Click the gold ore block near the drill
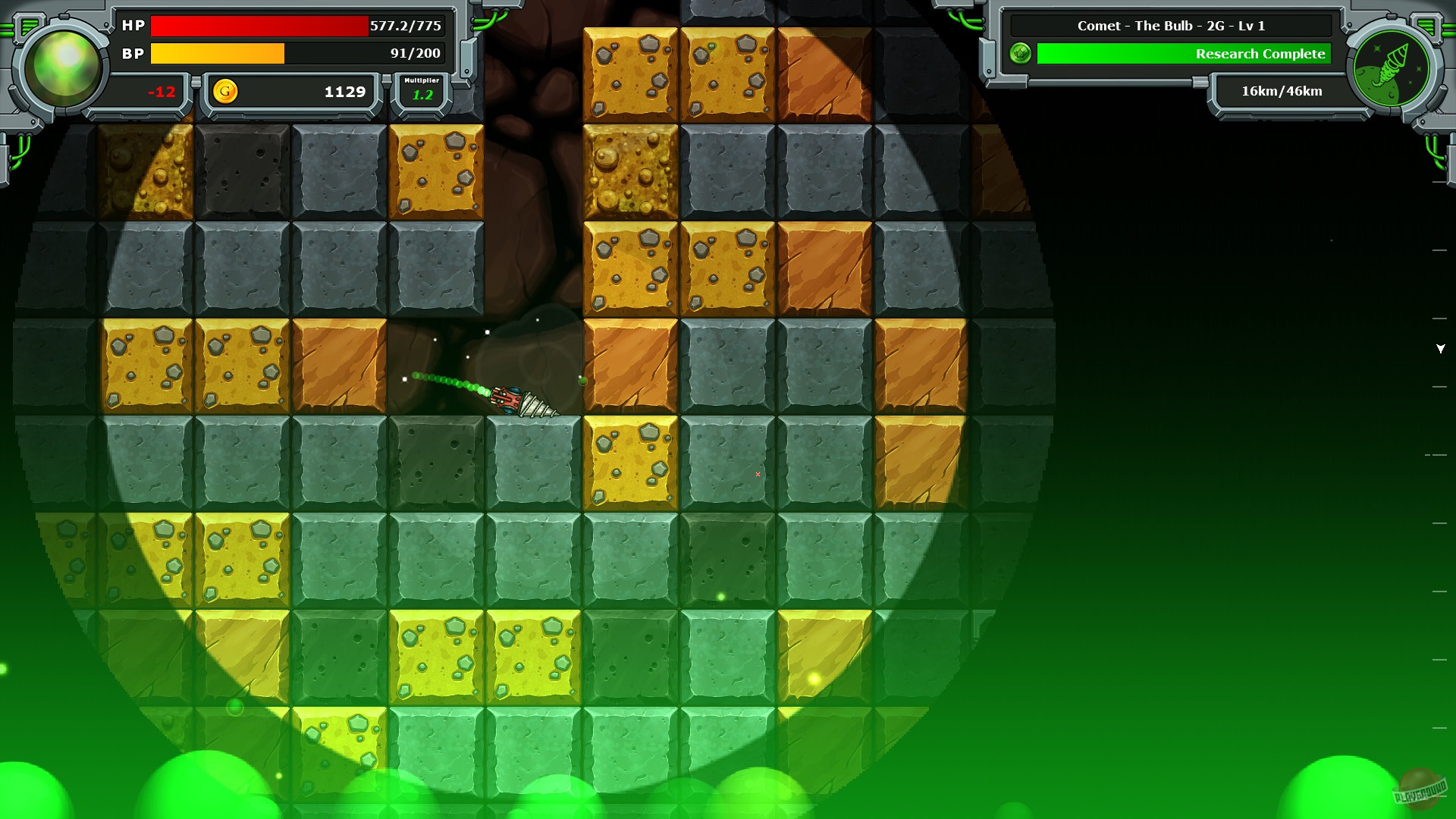 tap(631, 460)
